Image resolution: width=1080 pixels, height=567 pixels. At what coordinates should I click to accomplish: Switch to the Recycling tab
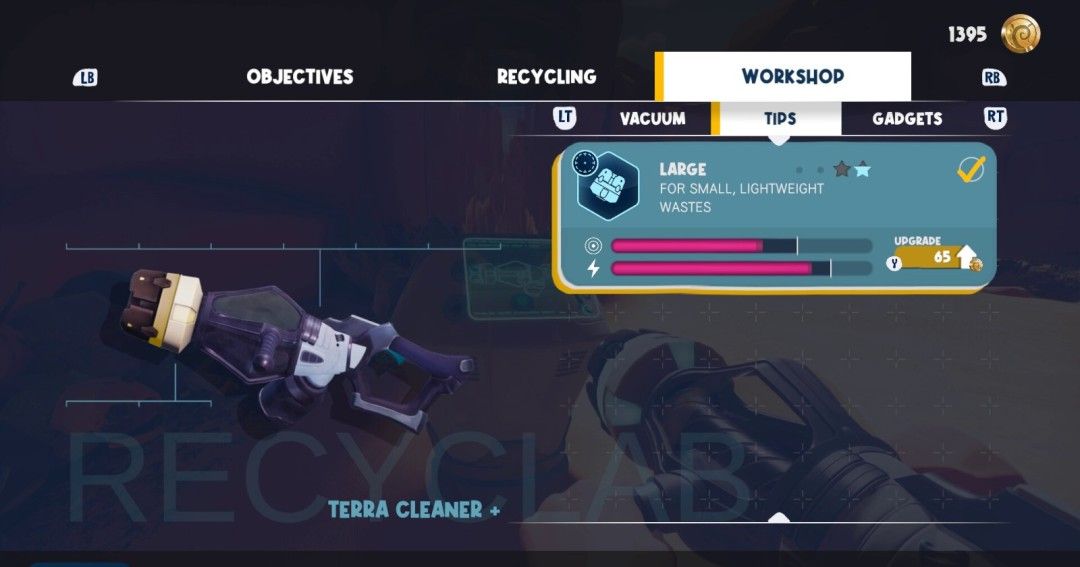[x=546, y=77]
